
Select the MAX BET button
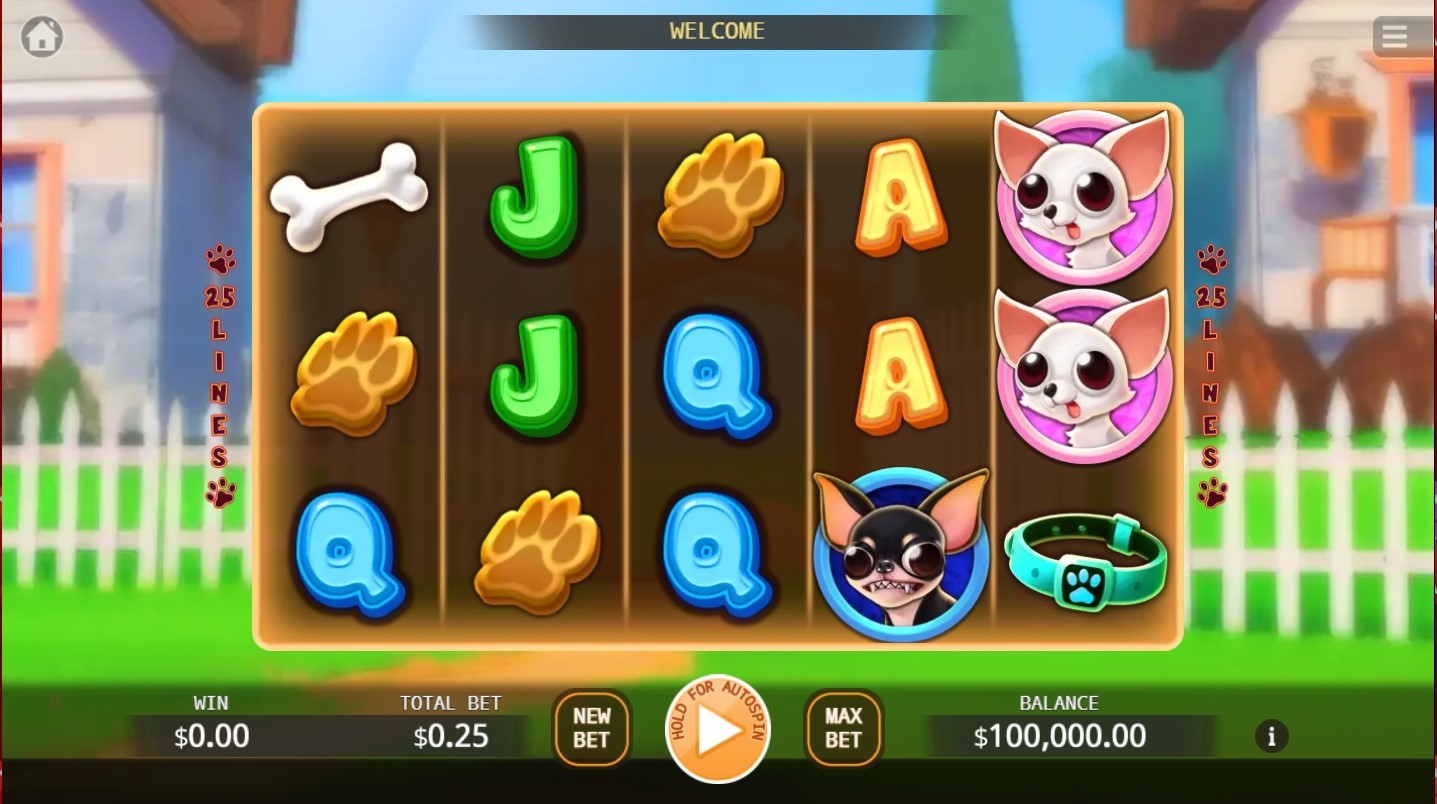tap(843, 728)
